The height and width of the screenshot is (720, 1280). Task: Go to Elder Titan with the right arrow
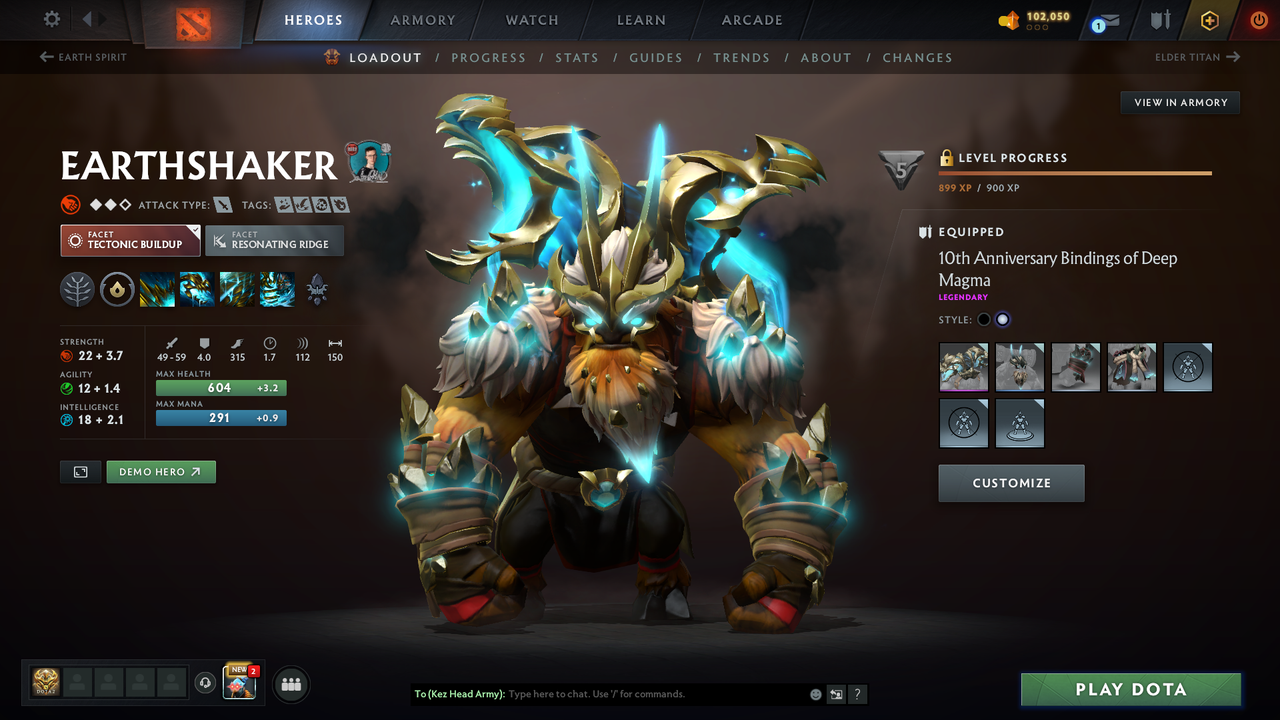tap(1198, 57)
